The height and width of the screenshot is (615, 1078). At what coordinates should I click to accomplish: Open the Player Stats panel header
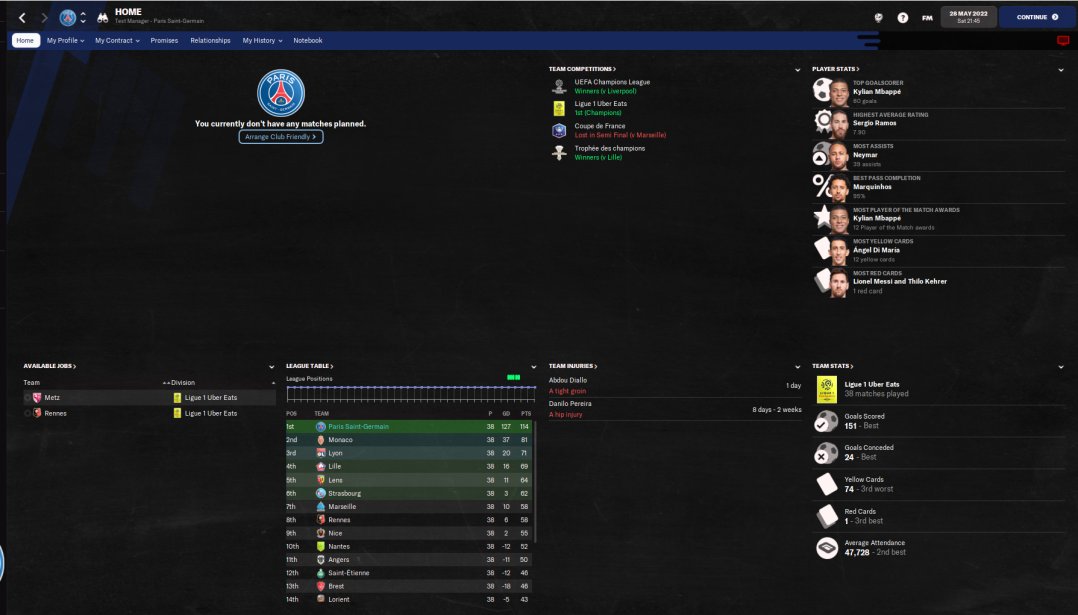coord(835,69)
